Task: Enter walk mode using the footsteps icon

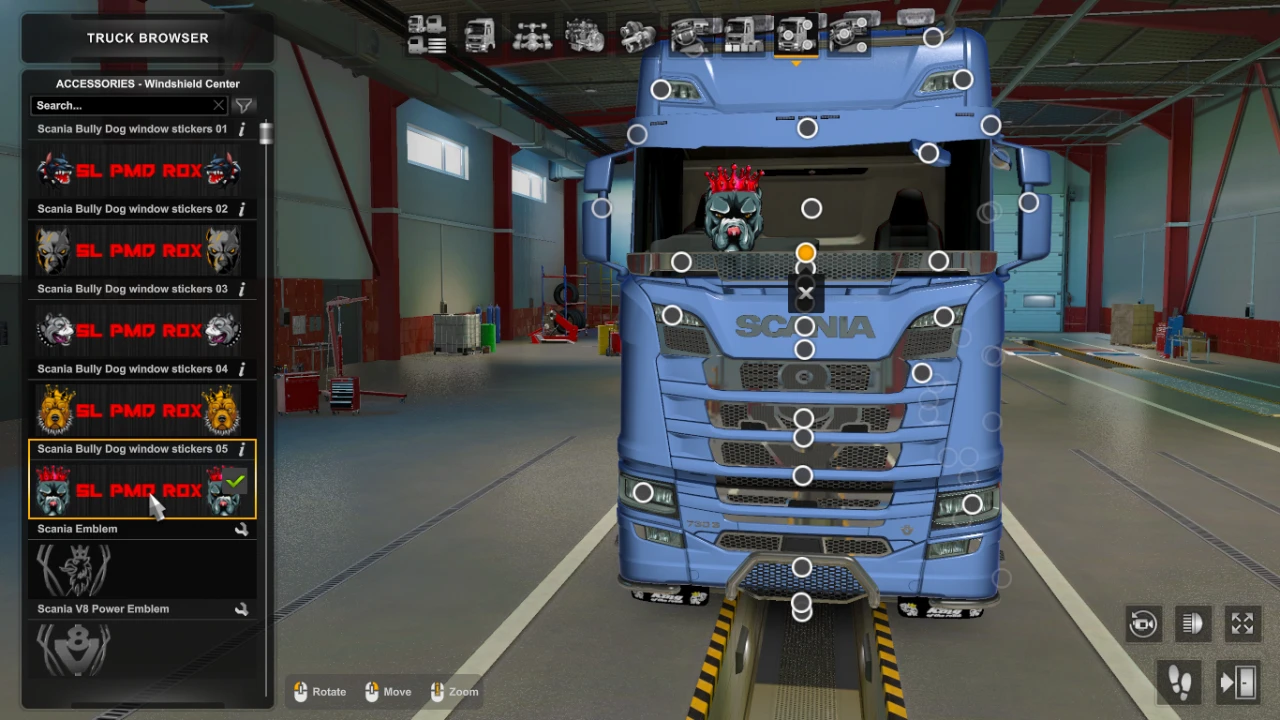Action: click(1178, 681)
